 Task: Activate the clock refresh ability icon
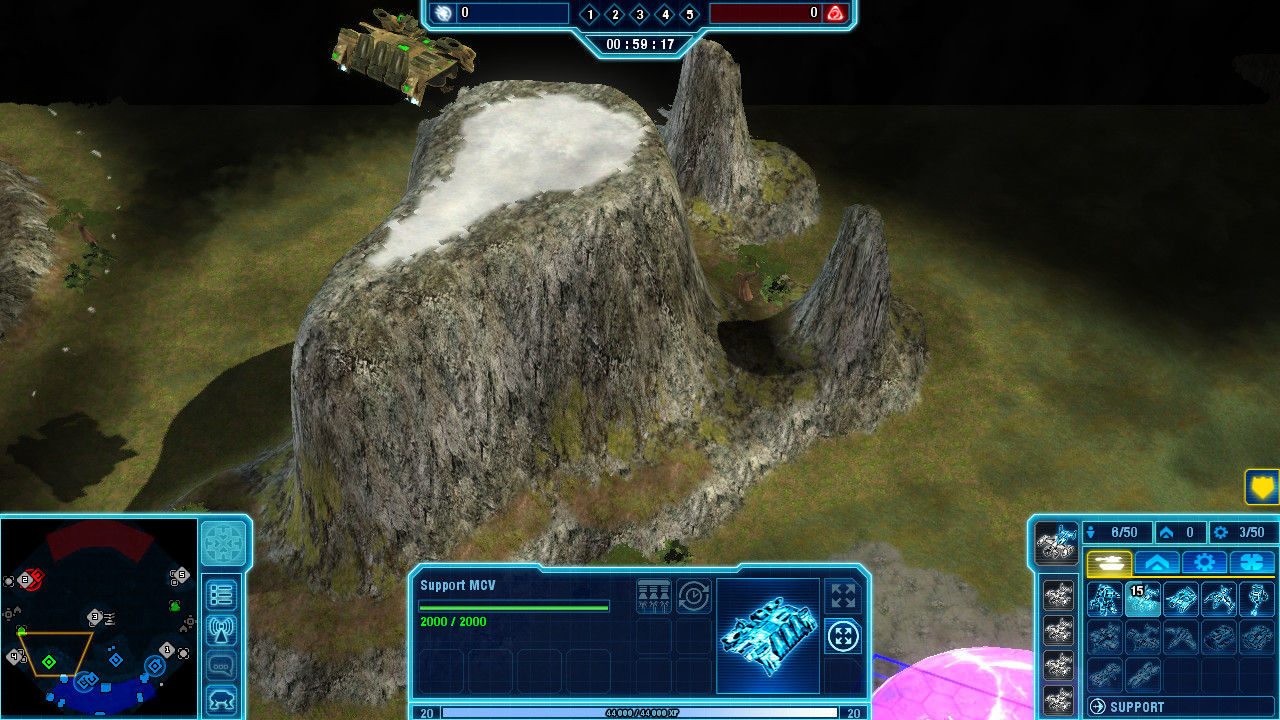693,596
